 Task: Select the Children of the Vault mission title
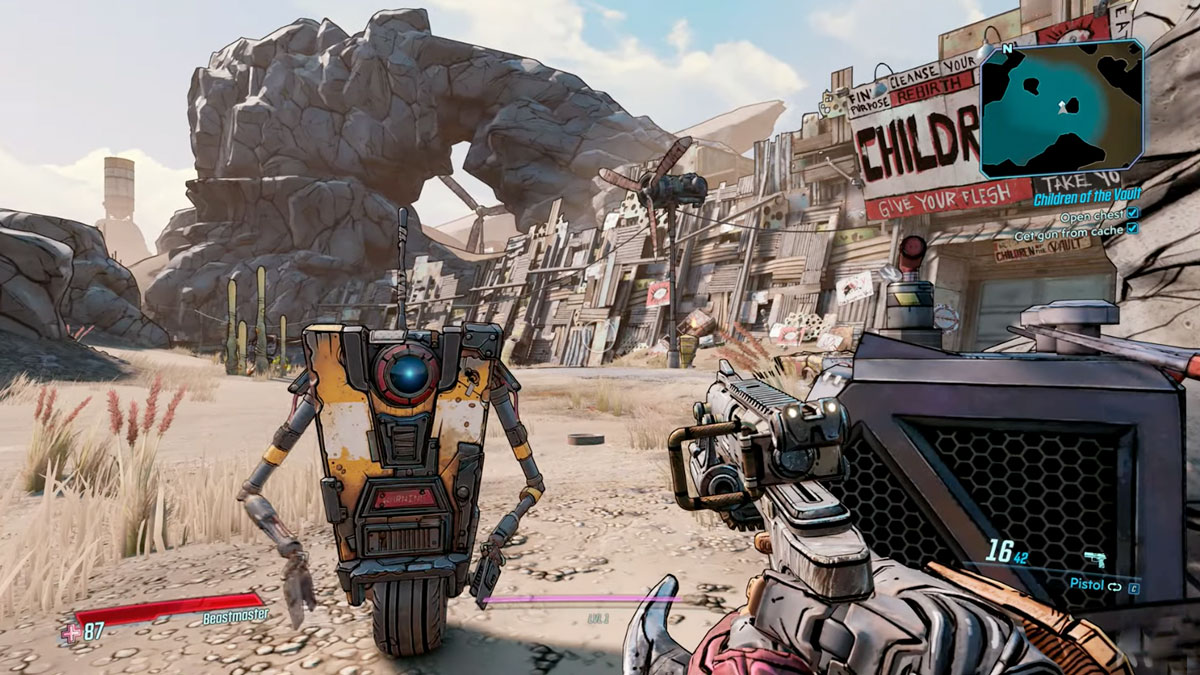(x=1087, y=194)
